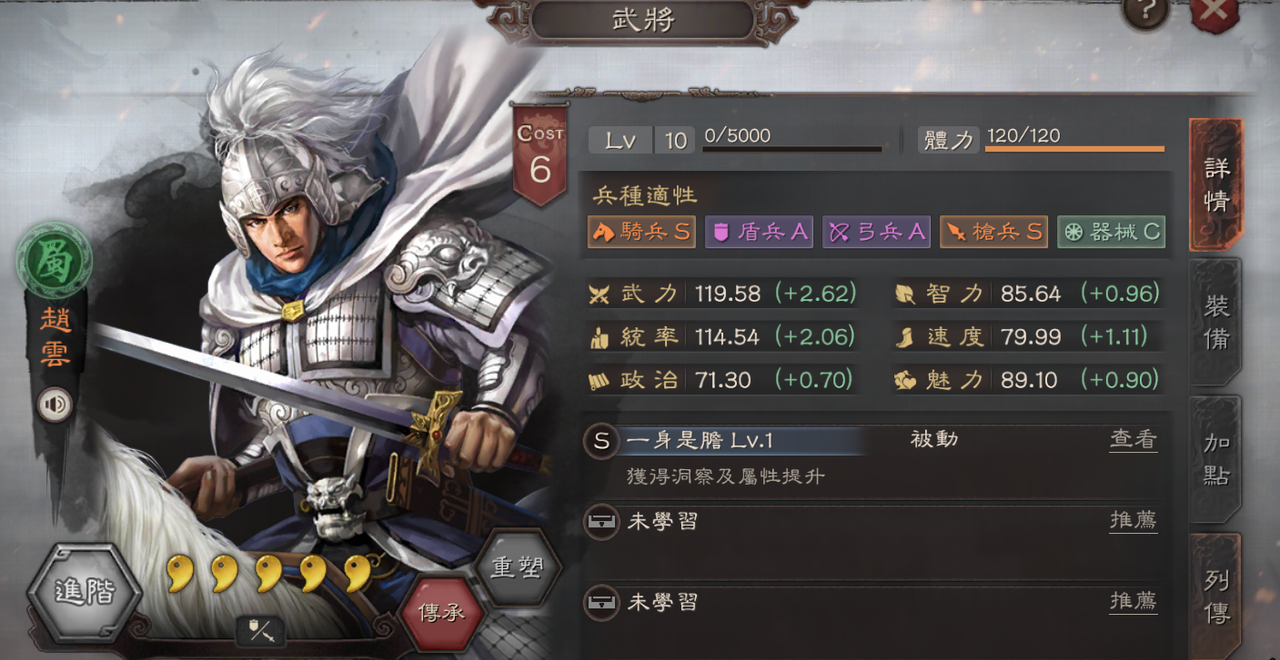Open the 裝備 equipment tab
Viewport: 1280px width, 660px height.
click(1216, 322)
